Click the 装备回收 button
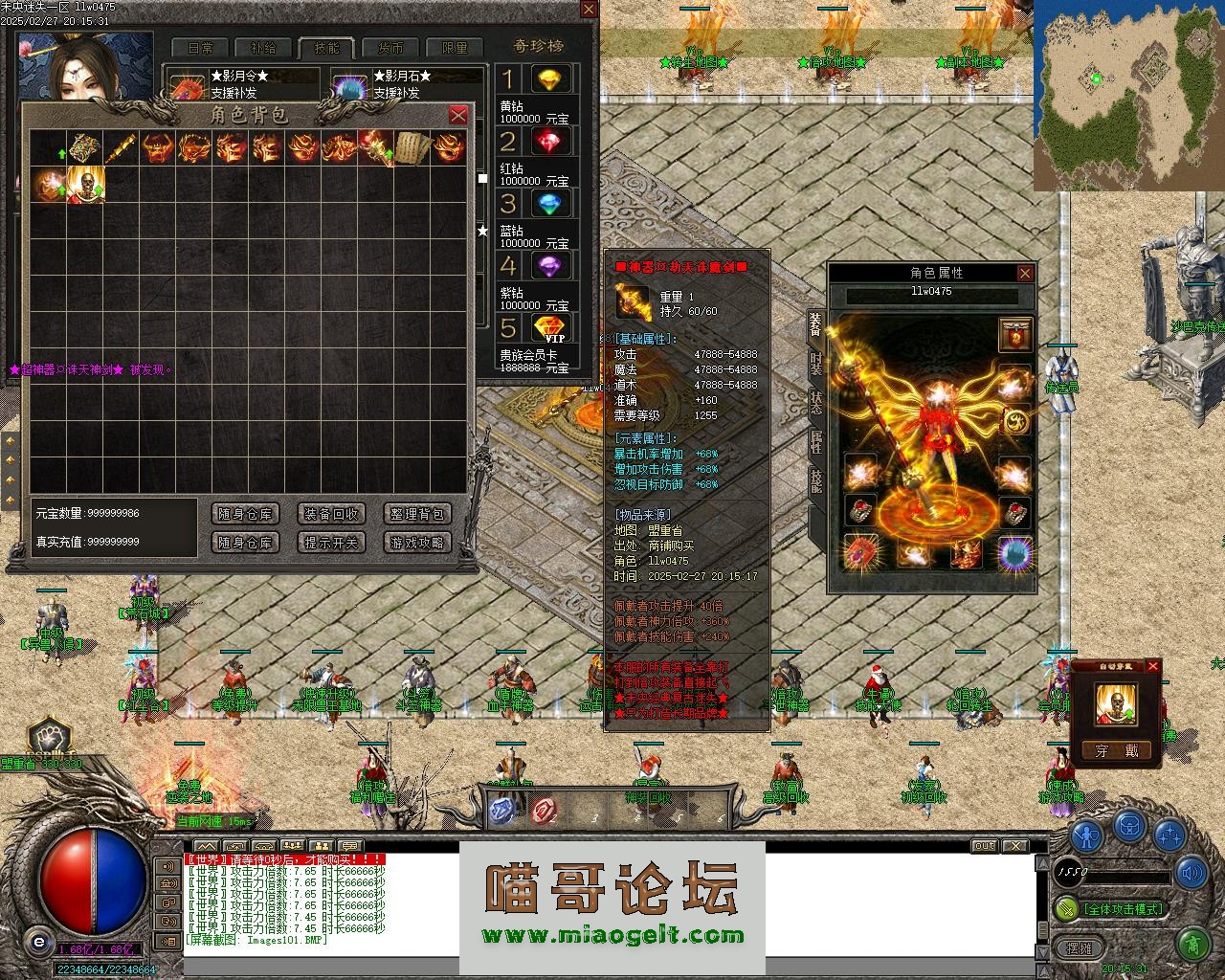The height and width of the screenshot is (980, 1225). click(x=331, y=514)
